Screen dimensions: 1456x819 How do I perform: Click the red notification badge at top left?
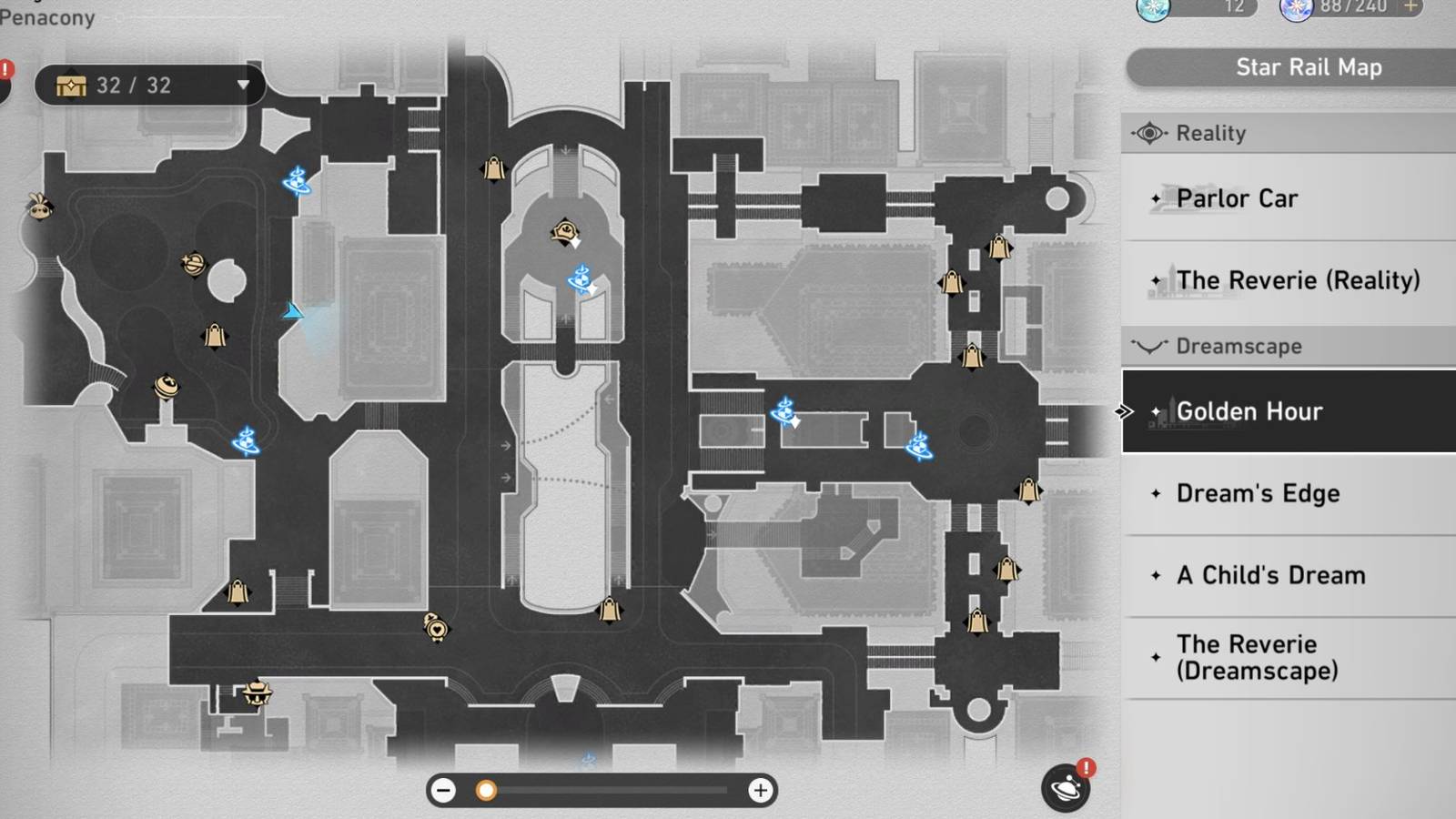(5, 67)
